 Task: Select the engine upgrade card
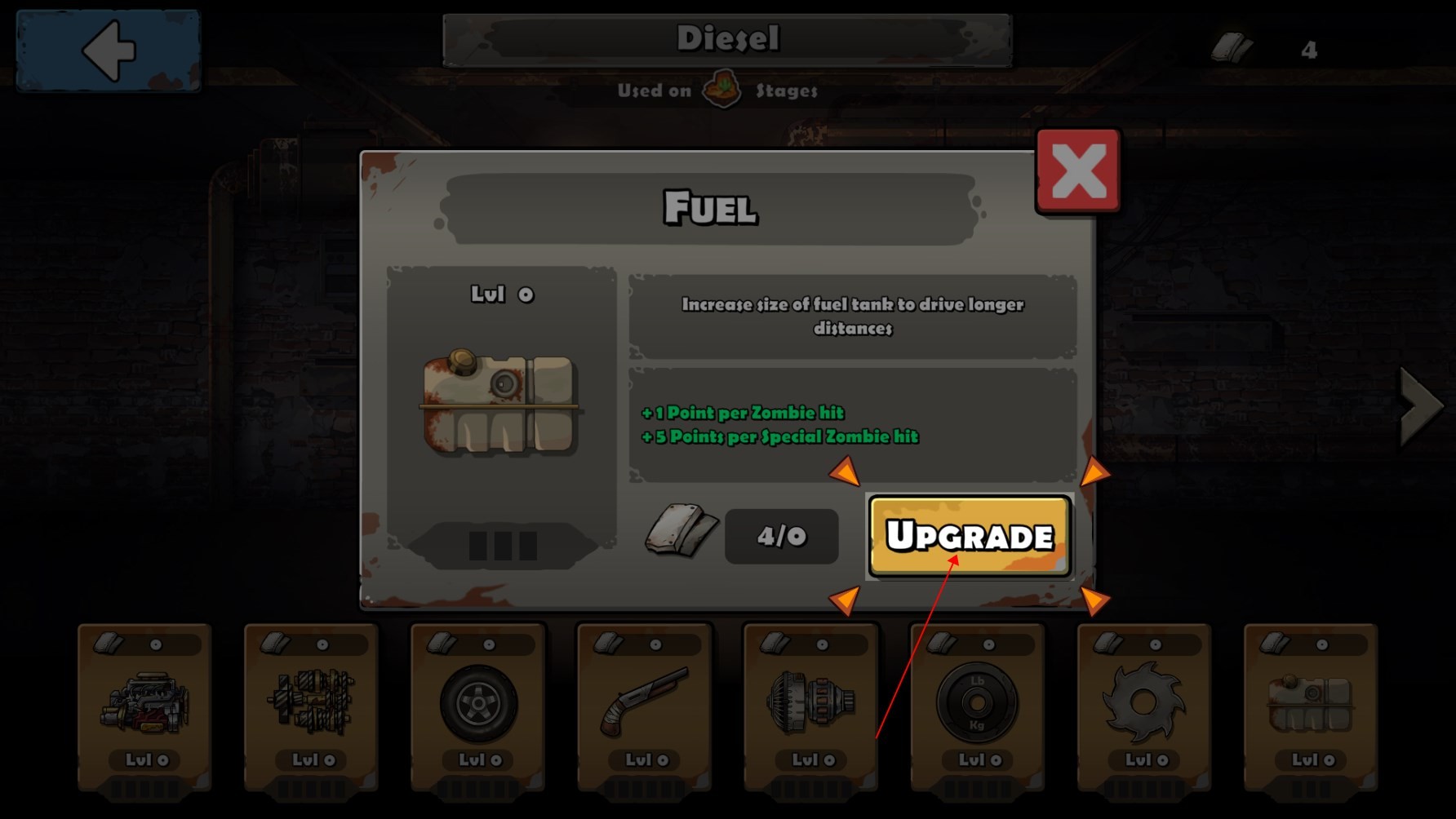tap(144, 706)
